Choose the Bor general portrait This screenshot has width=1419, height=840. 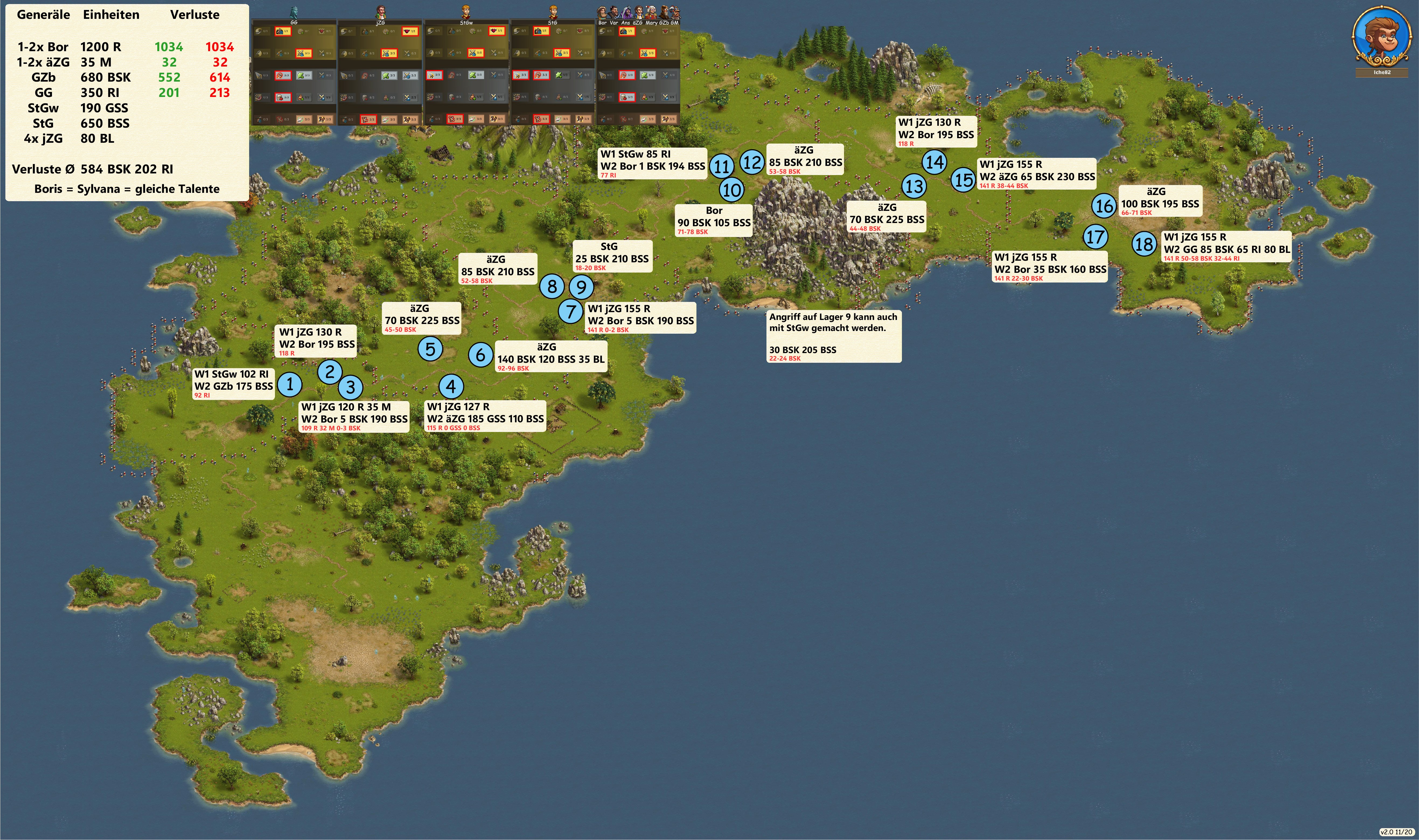[x=602, y=12]
